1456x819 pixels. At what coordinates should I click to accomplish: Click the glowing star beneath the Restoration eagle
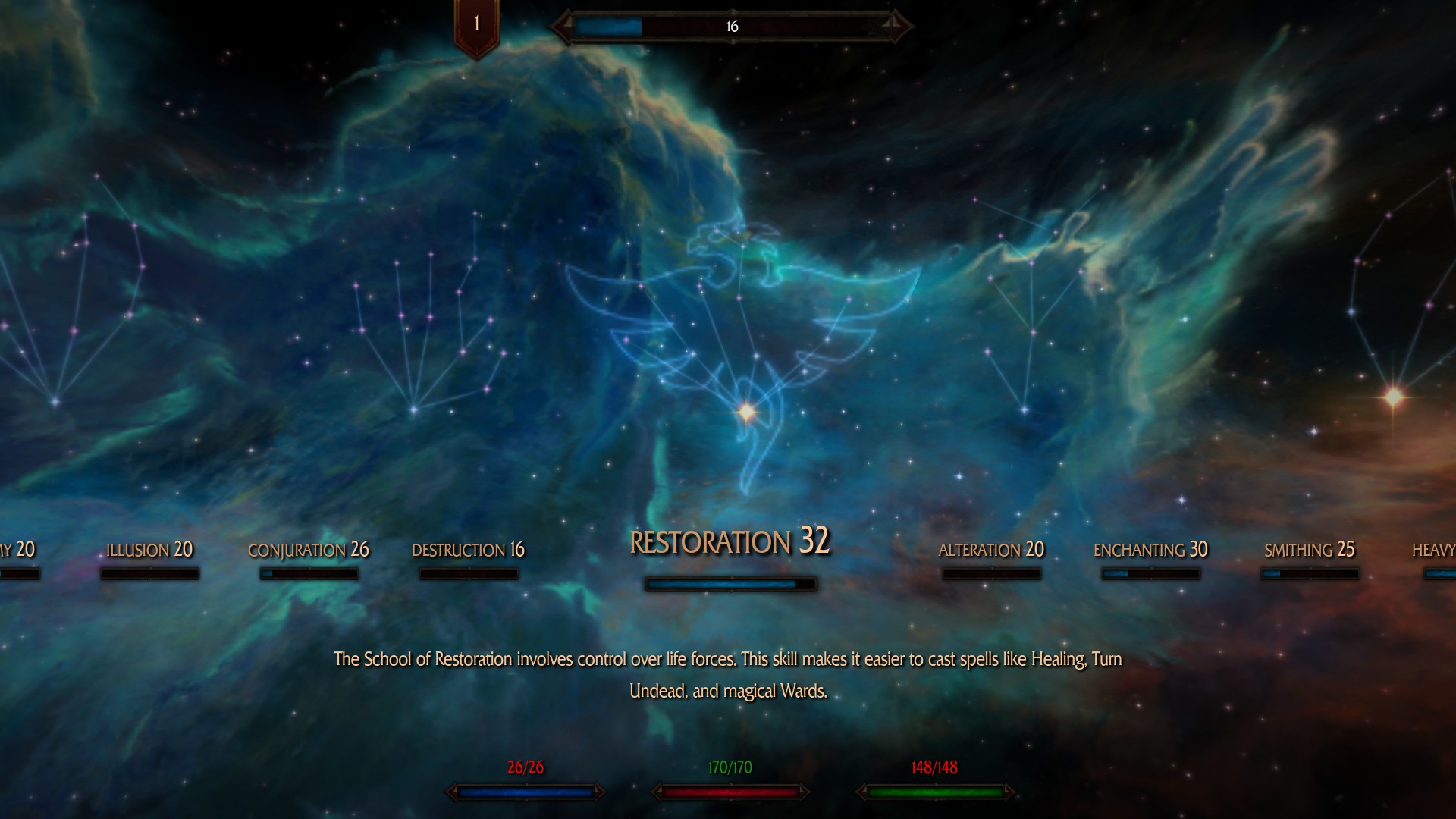746,411
